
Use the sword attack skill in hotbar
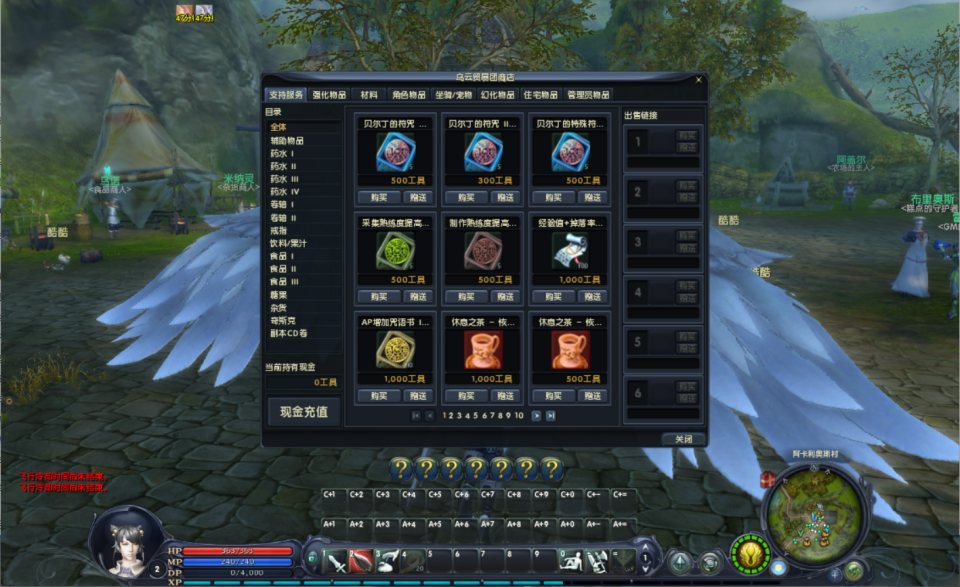coord(335,561)
